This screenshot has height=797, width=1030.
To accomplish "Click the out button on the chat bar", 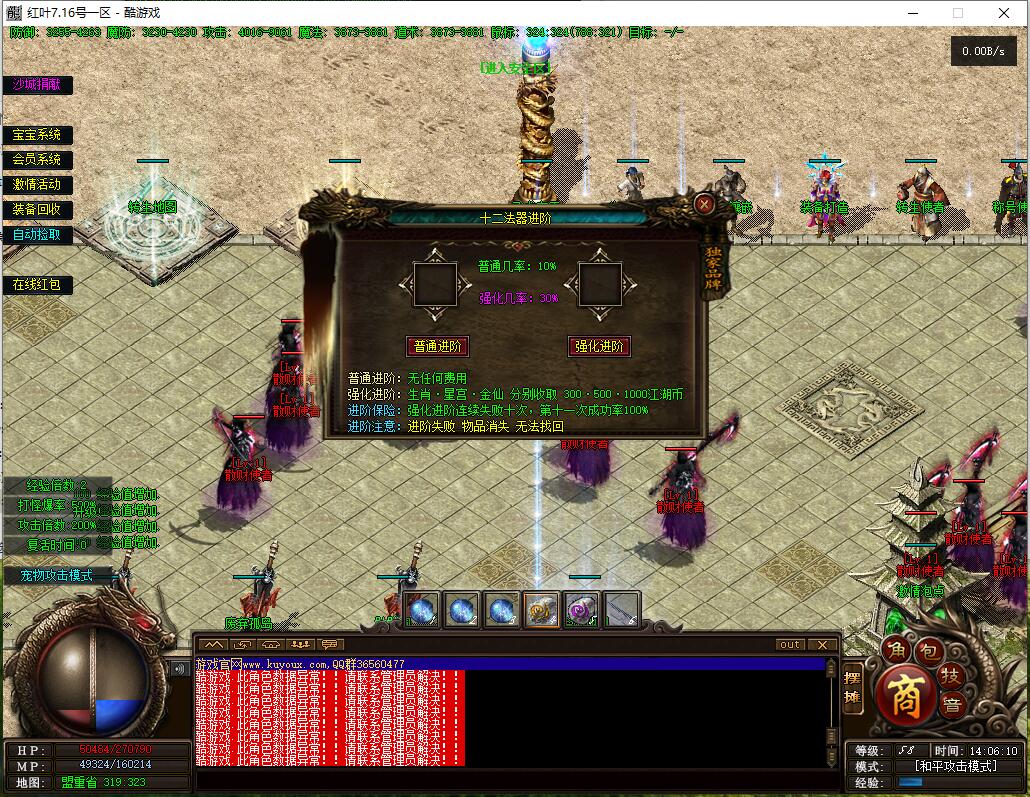I will (x=790, y=645).
